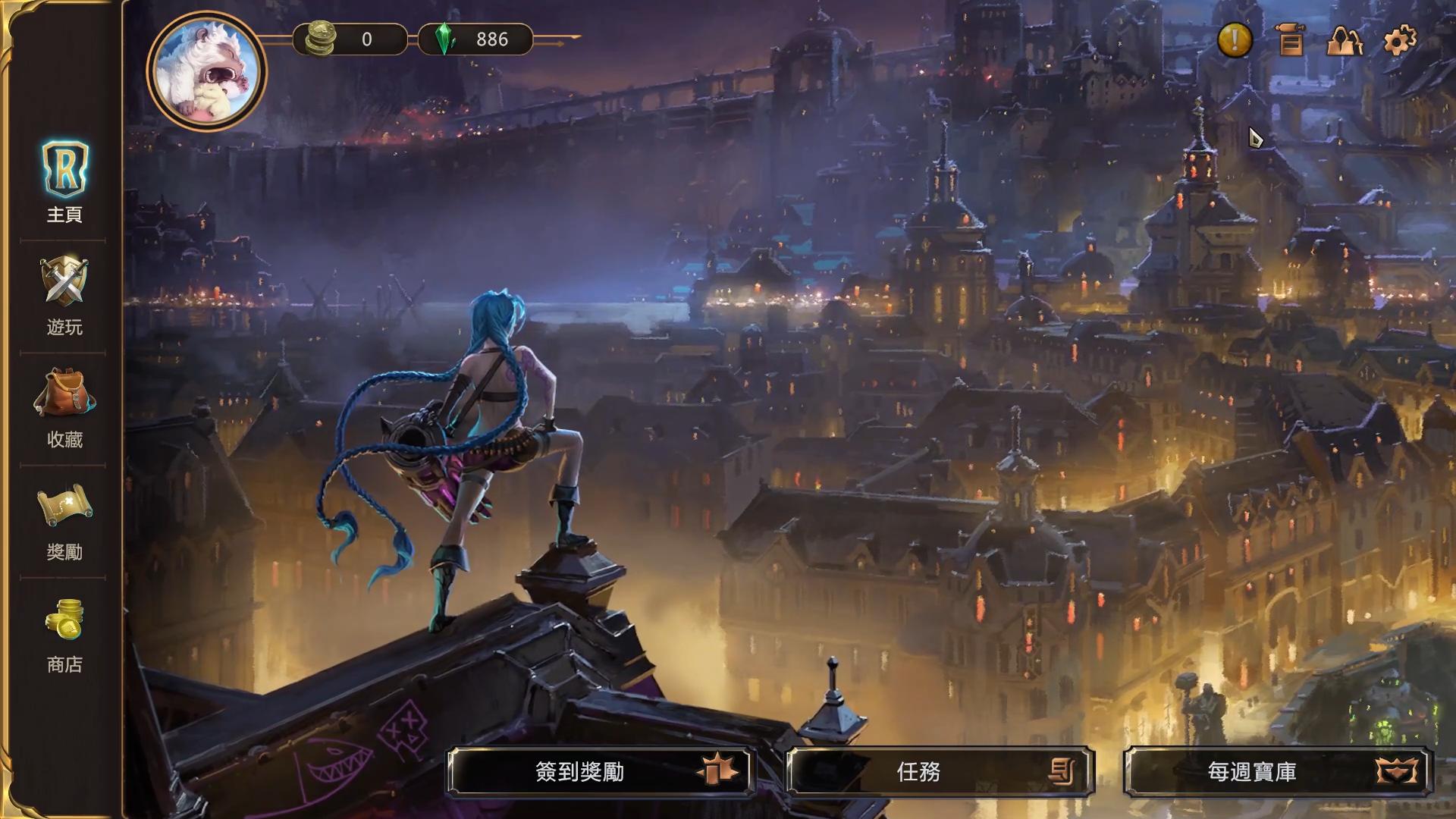Image resolution: width=1456 pixels, height=819 pixels.
Task: Open the 每週寶庫 weekly vault
Action: click(x=1279, y=772)
